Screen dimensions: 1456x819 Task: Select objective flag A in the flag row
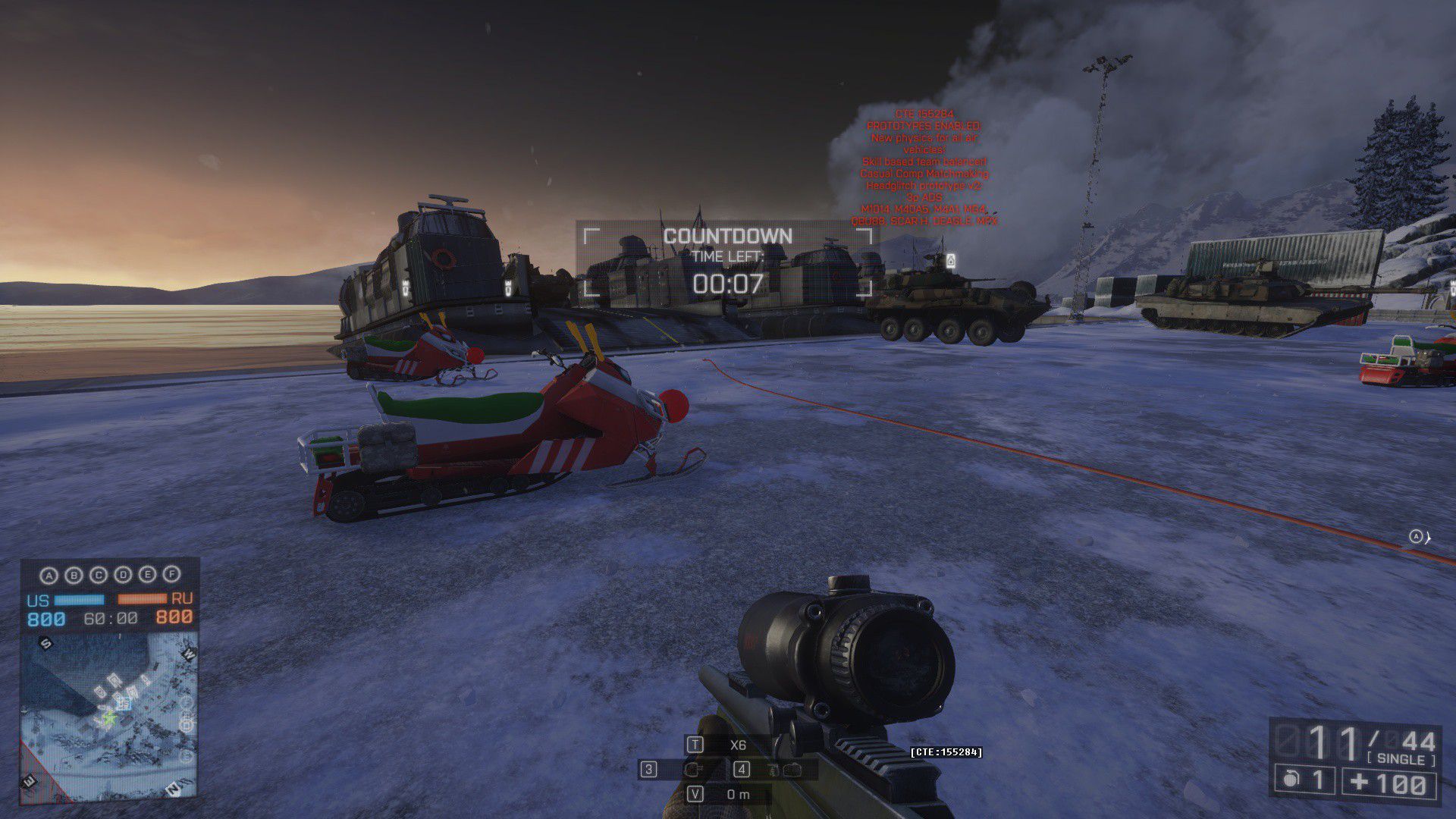point(49,576)
